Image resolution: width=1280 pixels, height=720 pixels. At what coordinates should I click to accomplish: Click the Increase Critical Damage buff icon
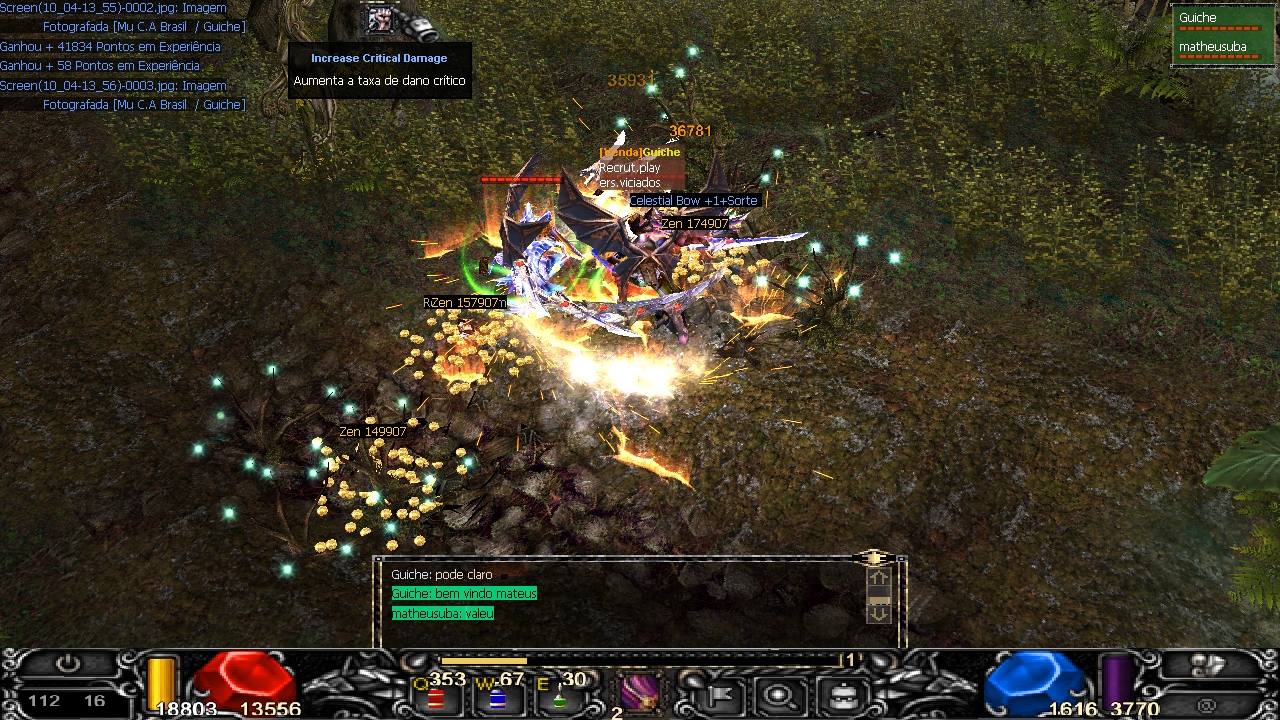tap(380, 19)
